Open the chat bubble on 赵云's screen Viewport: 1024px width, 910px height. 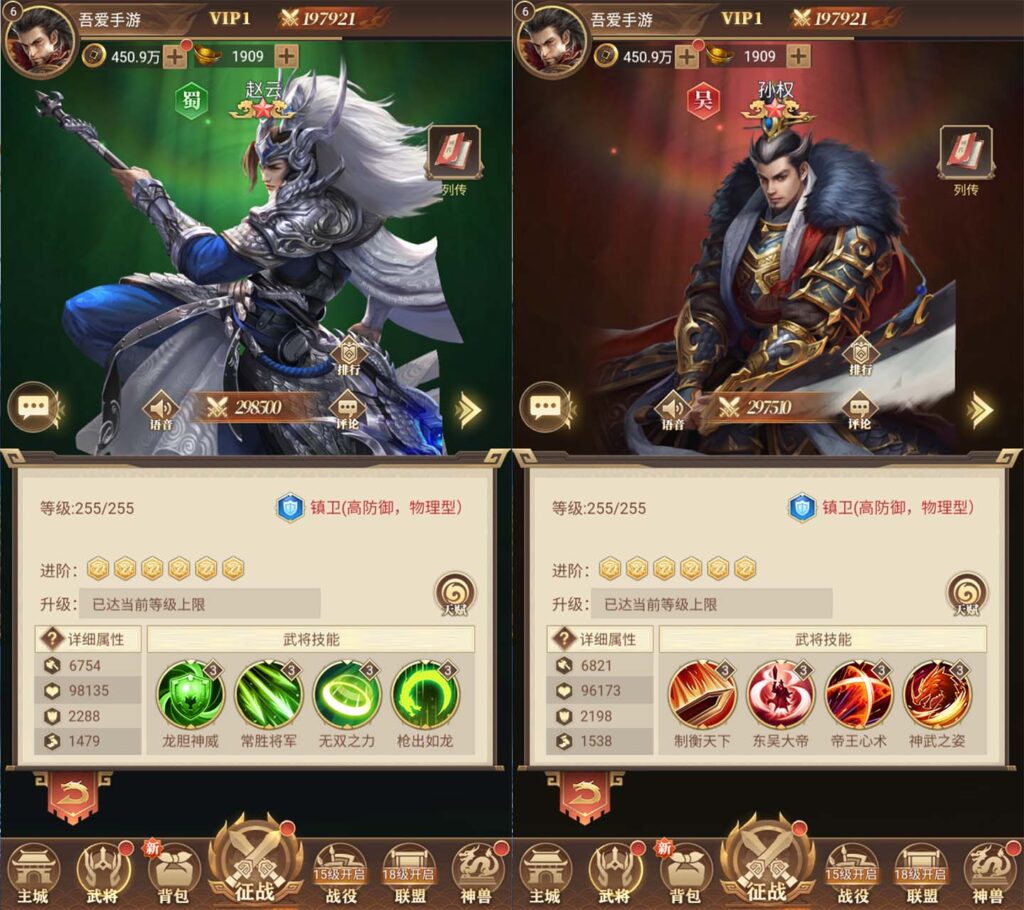coord(33,408)
